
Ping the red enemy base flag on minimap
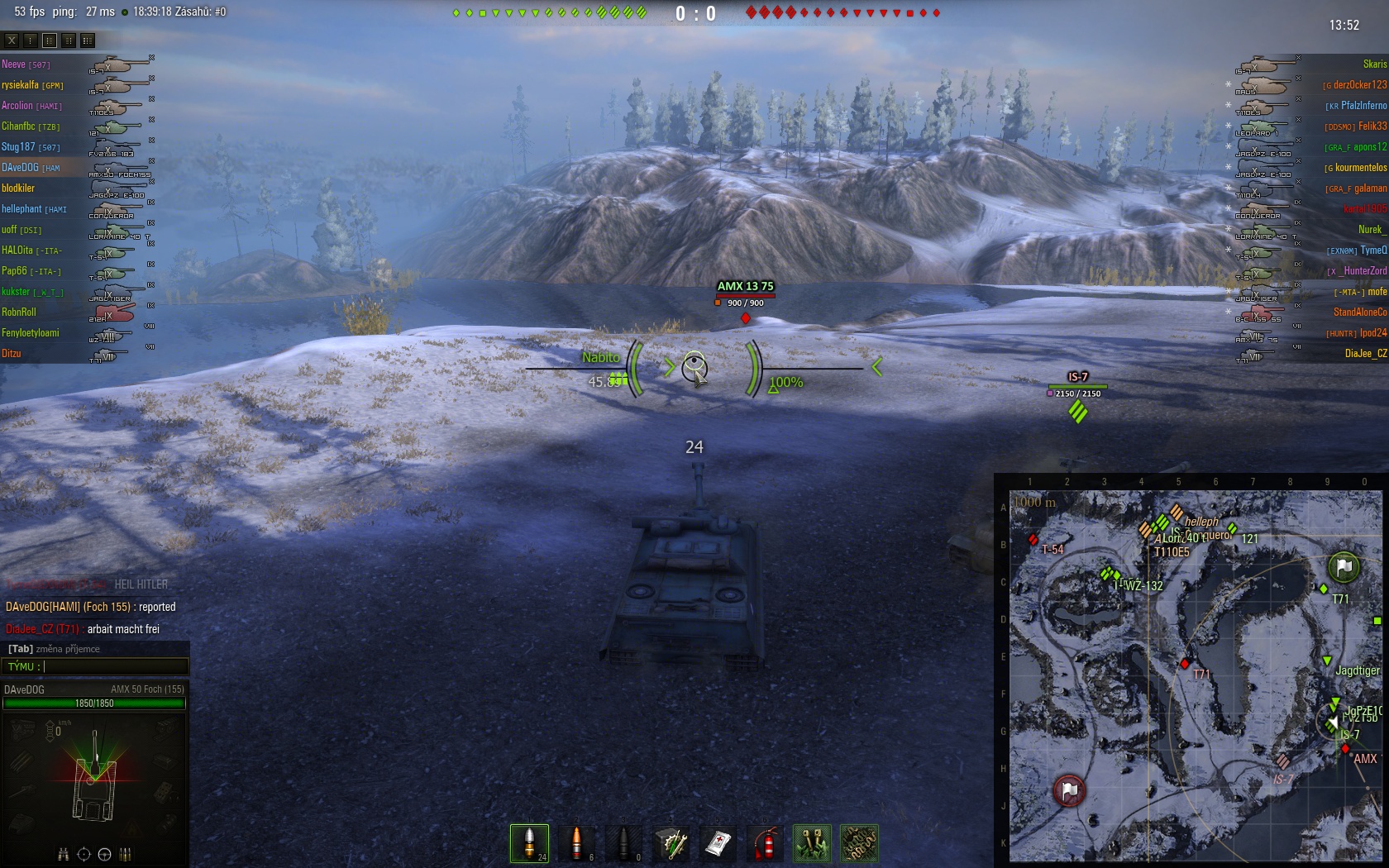coord(1069,790)
